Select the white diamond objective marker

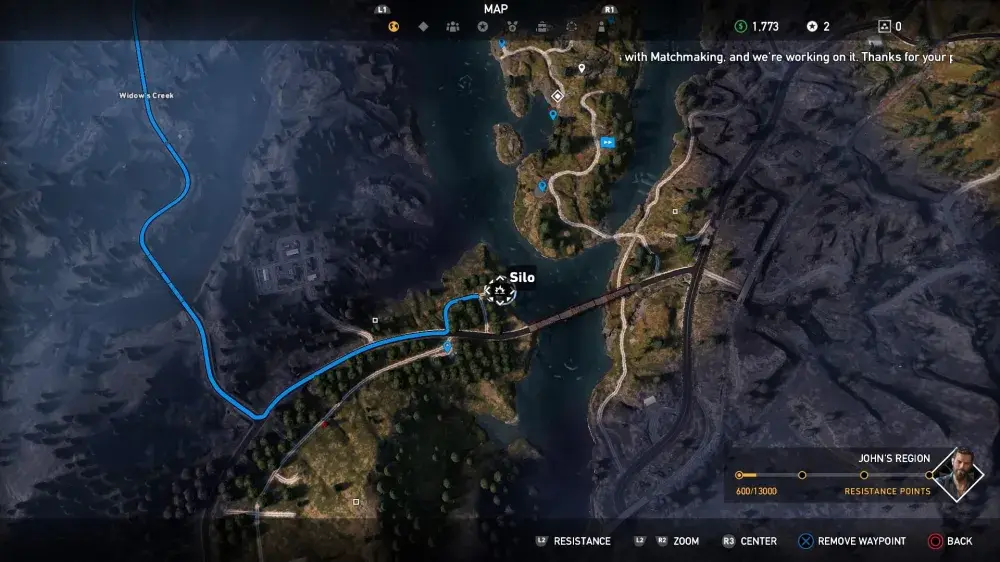[557, 96]
